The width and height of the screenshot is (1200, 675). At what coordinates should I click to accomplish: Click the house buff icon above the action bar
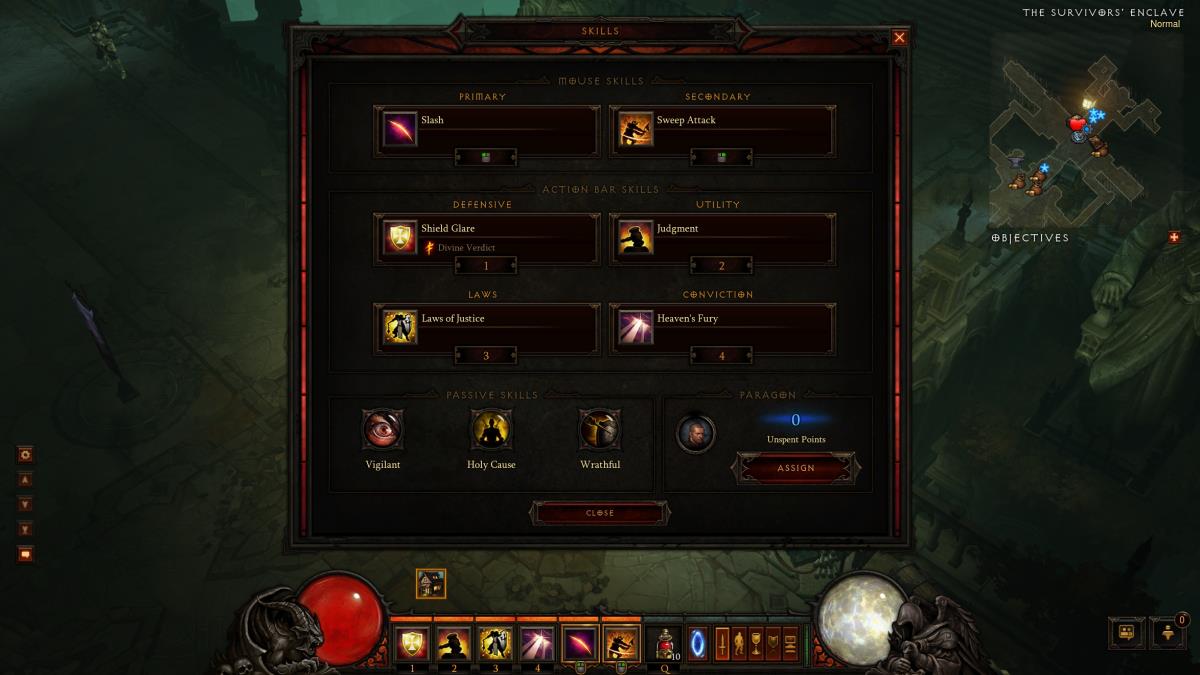tap(431, 584)
